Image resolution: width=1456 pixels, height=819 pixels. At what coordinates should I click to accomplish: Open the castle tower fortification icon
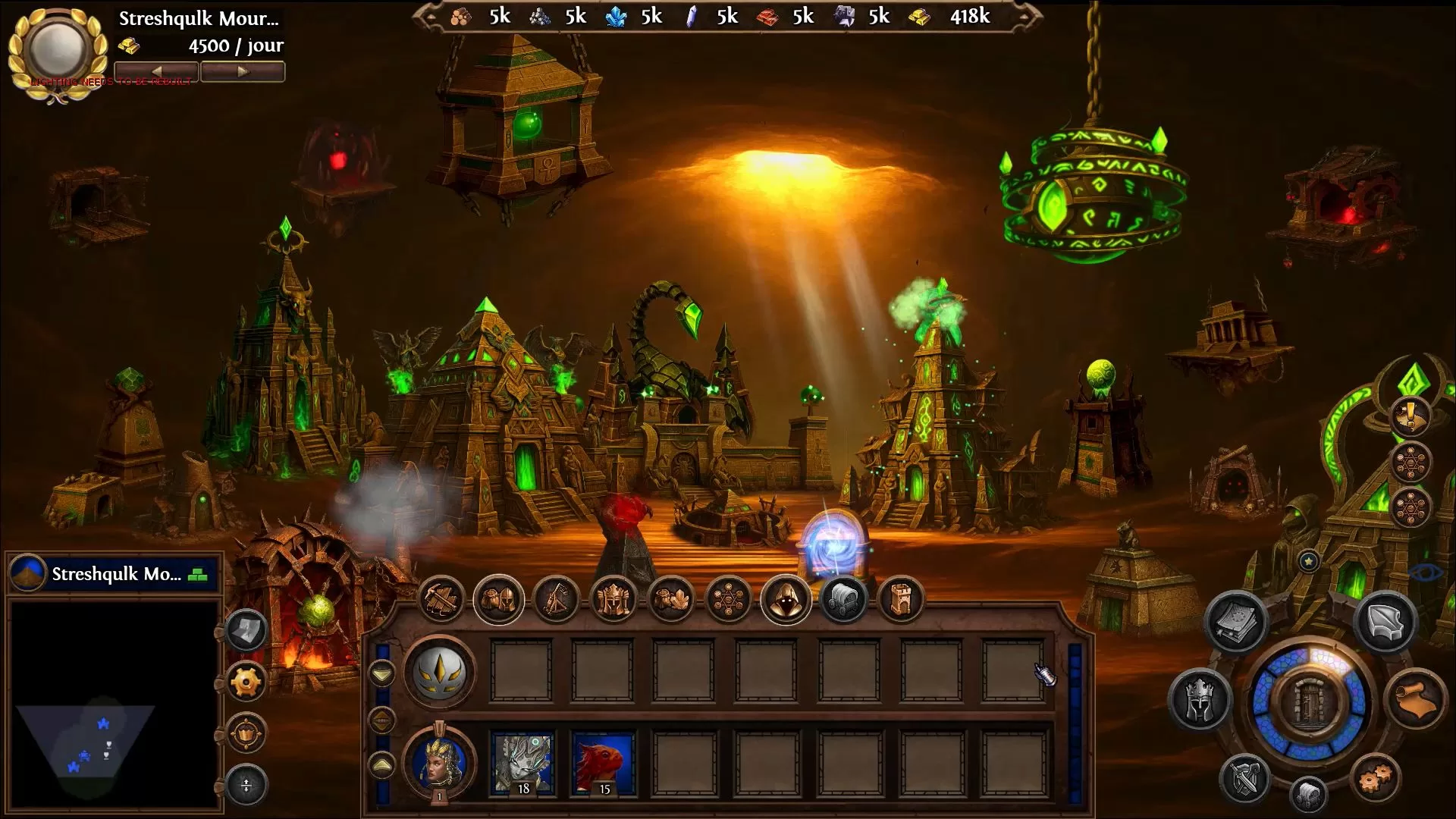pyautogui.click(x=901, y=600)
